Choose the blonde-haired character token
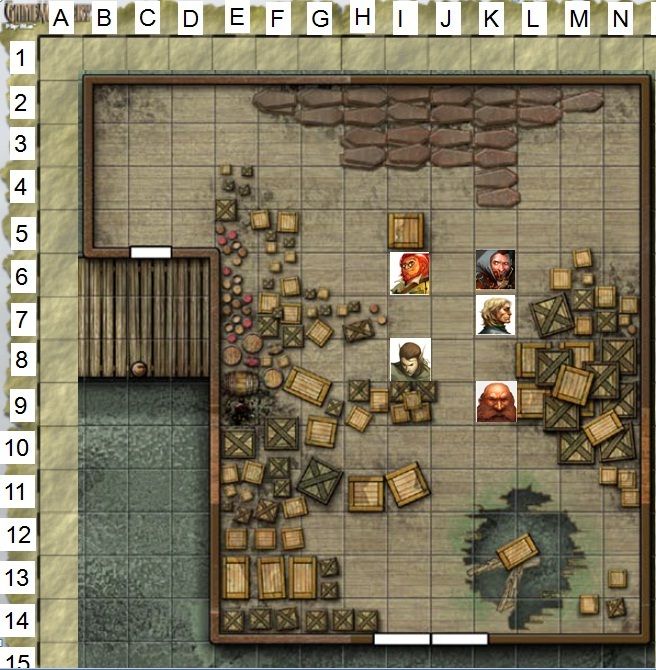656x670 pixels. pyautogui.click(x=495, y=314)
